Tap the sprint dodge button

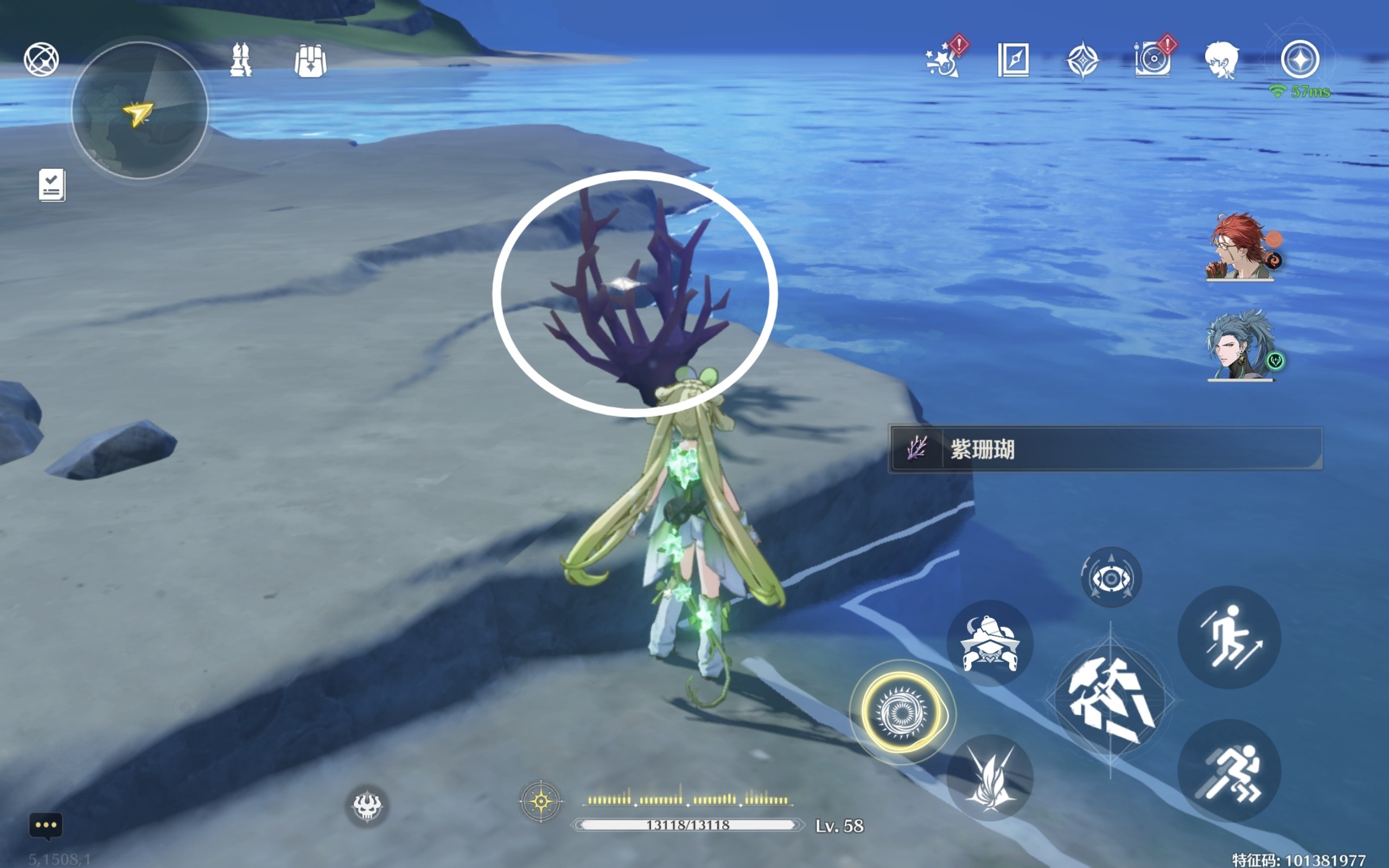pyautogui.click(x=1229, y=771)
